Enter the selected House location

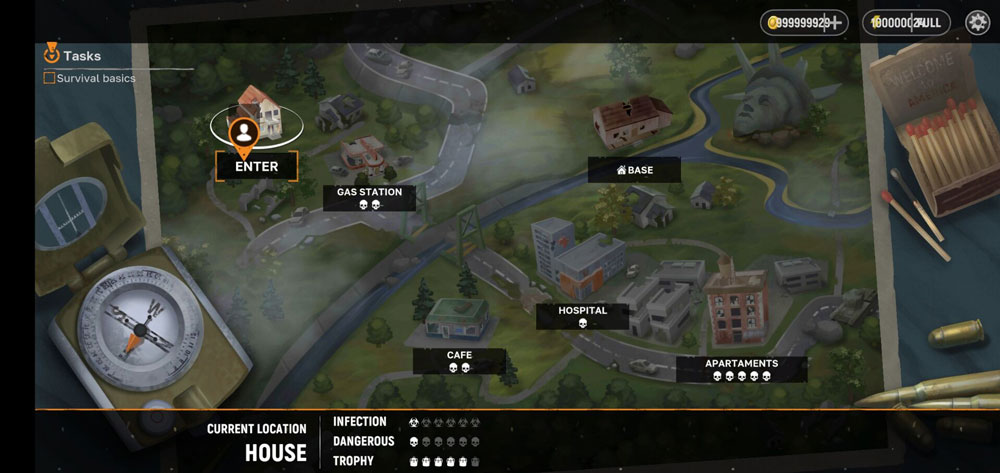(256, 166)
